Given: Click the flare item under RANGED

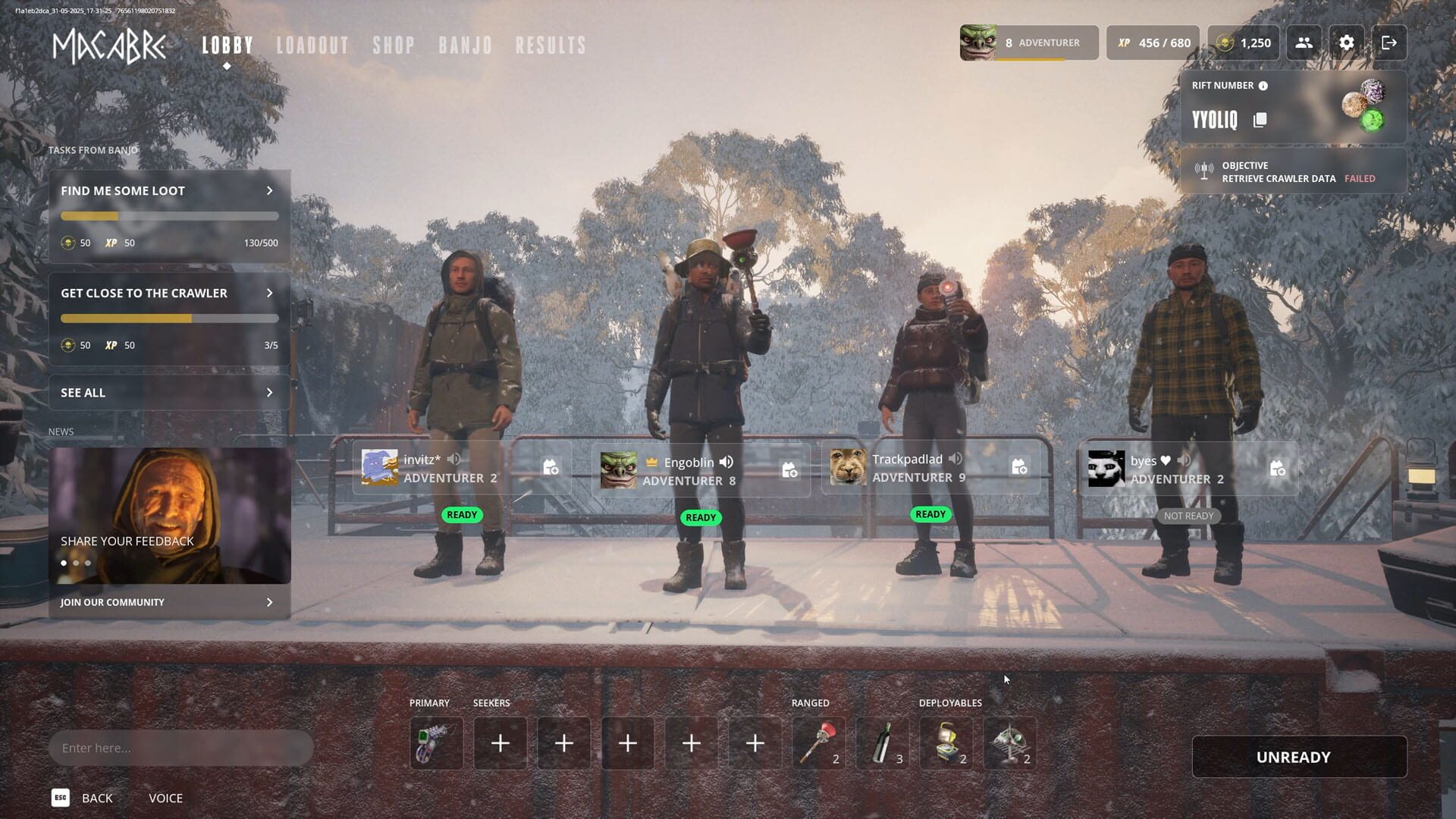Looking at the screenshot, I should coord(818,743).
